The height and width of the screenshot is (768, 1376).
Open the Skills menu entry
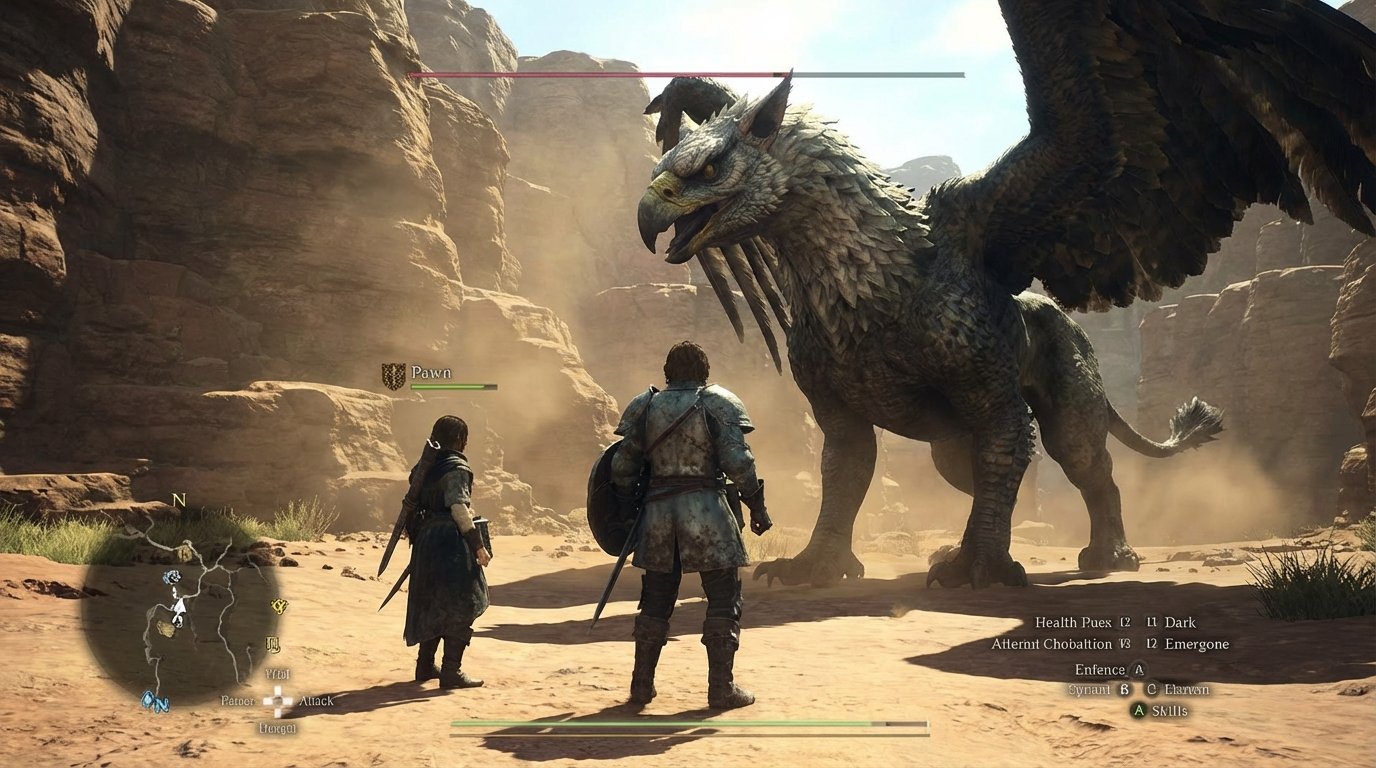point(1170,710)
